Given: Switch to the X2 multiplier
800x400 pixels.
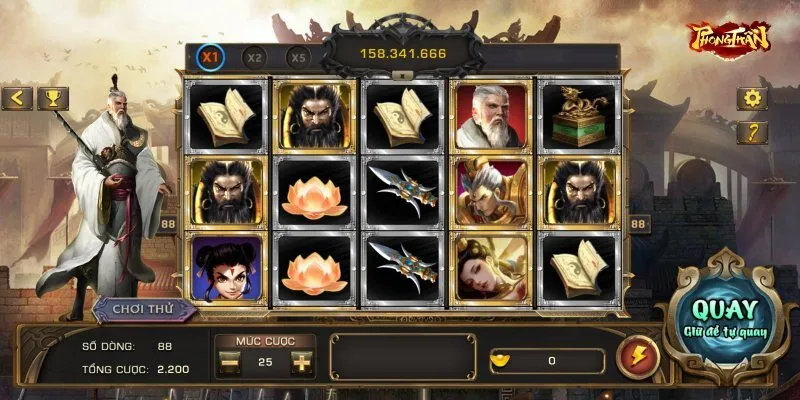Looking at the screenshot, I should point(254,57).
